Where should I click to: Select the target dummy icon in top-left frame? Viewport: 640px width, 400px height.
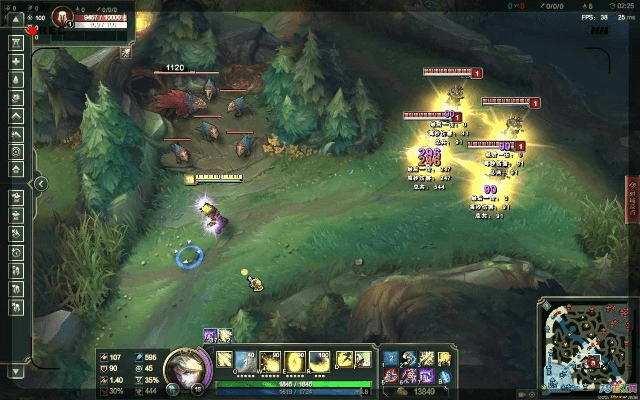click(x=61, y=17)
